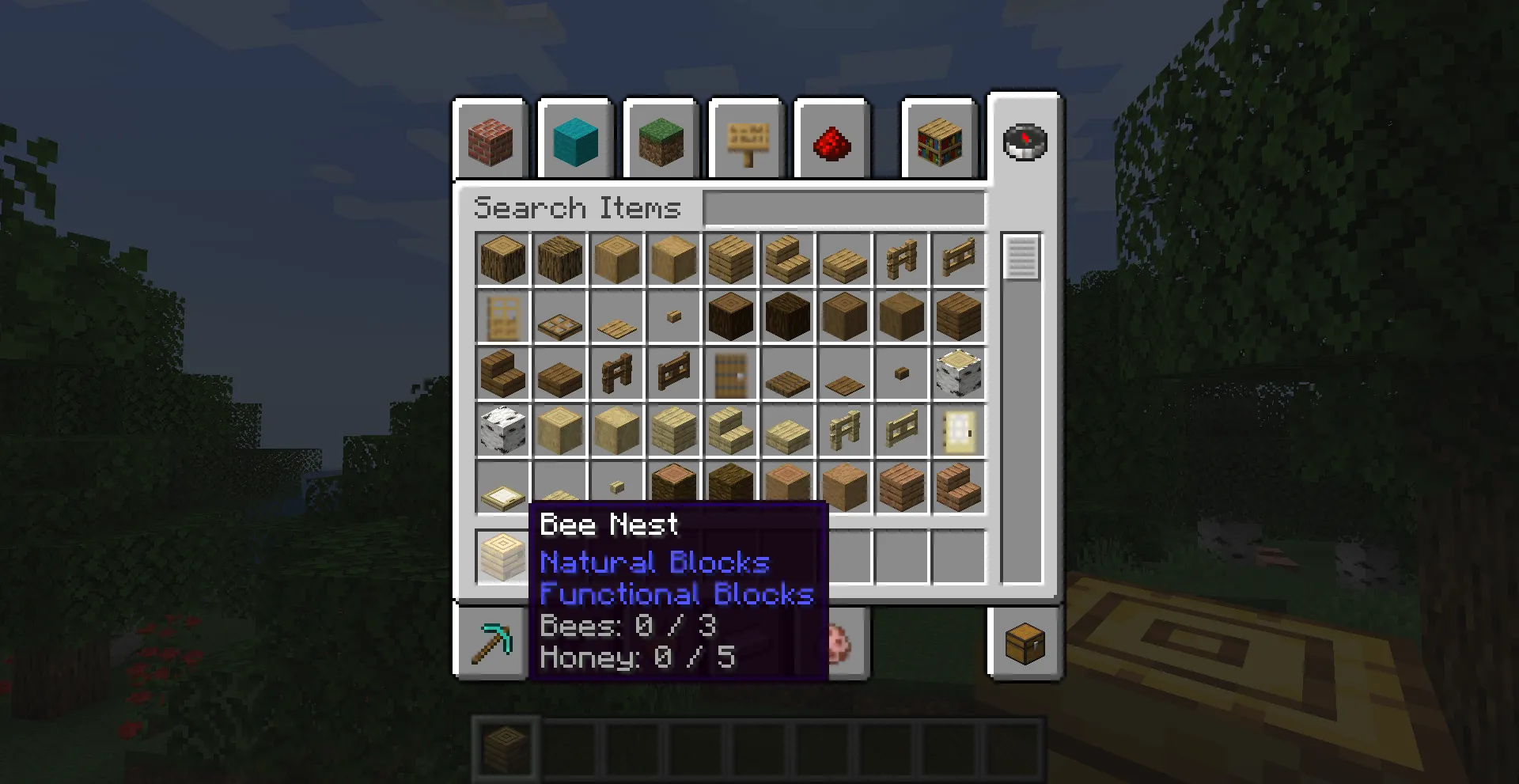The width and height of the screenshot is (1519, 784).
Task: Switch to the Building Blocks bricks tab
Action: pyautogui.click(x=491, y=141)
